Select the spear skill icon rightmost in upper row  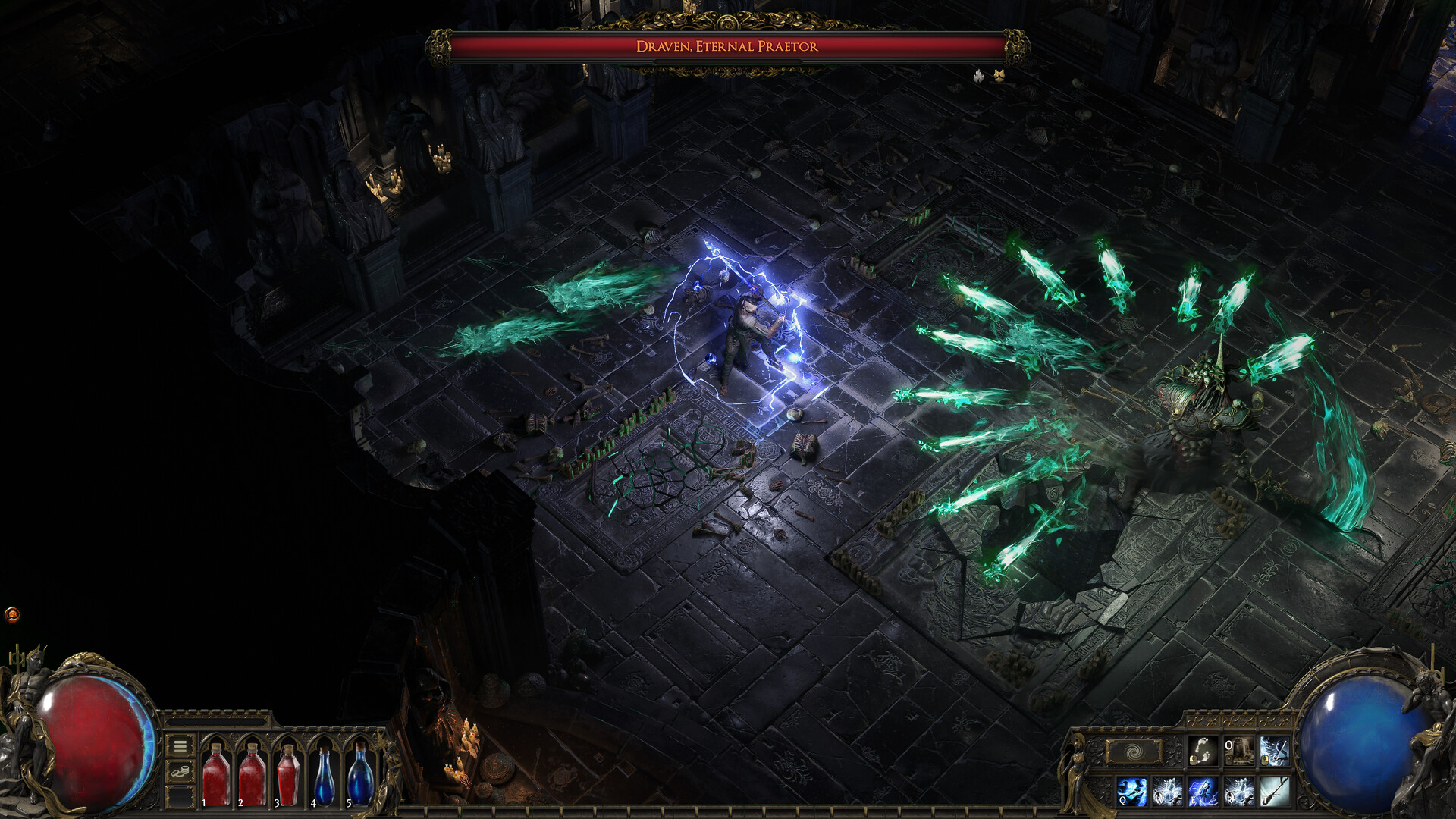pos(1275,752)
